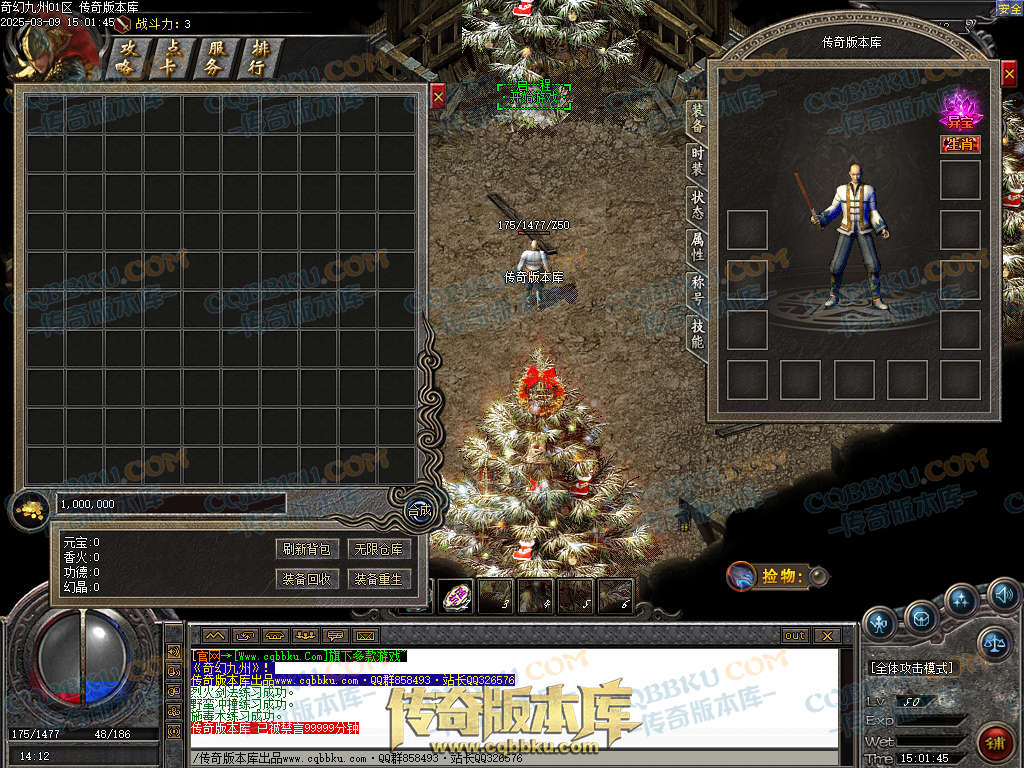Close the inventory bag panel

tap(438, 96)
